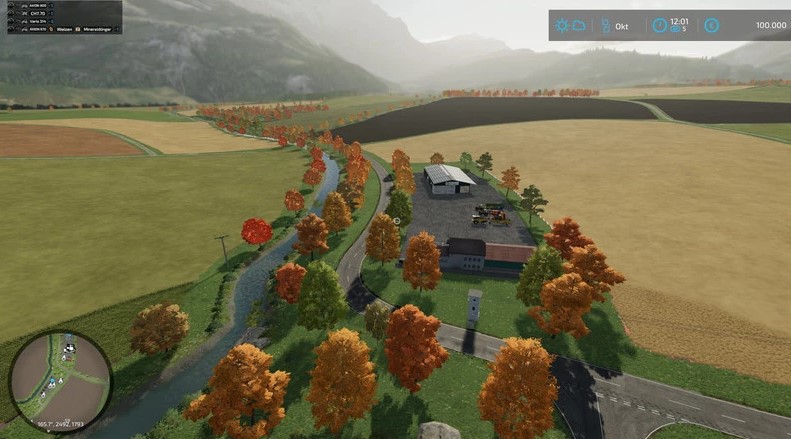Click the clock icon in the top bar
791x439 pixels.
pos(660,25)
